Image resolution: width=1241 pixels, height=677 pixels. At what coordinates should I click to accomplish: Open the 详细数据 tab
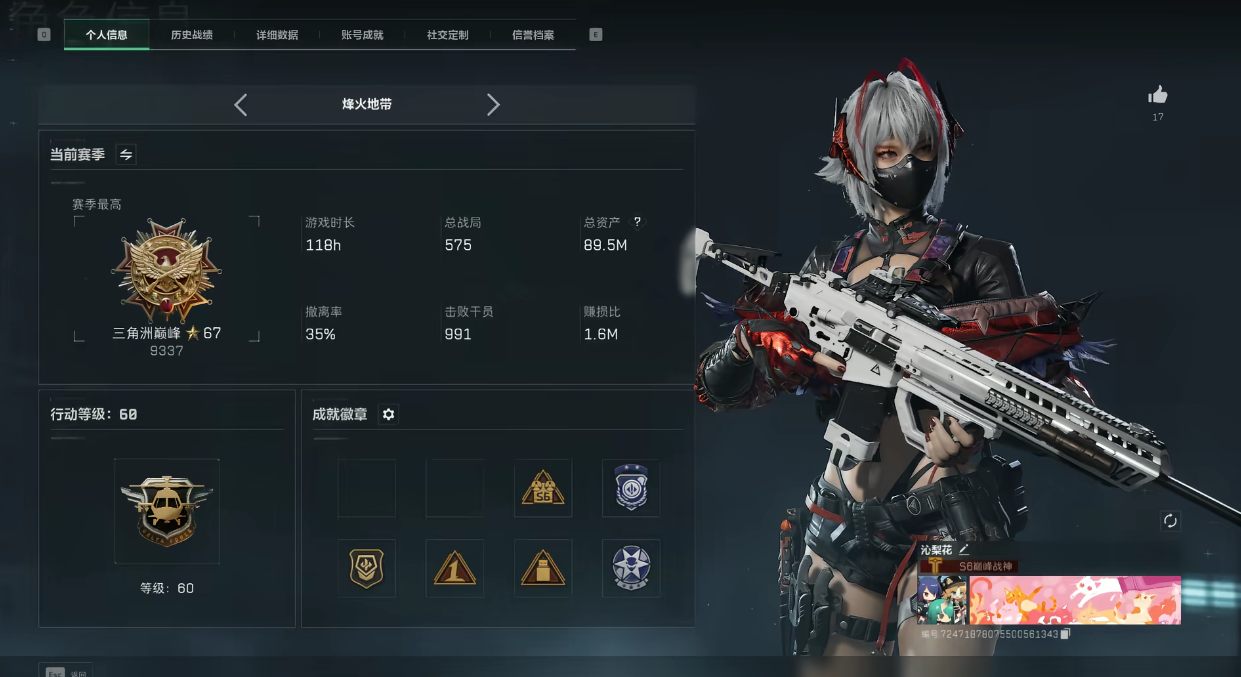tap(277, 35)
